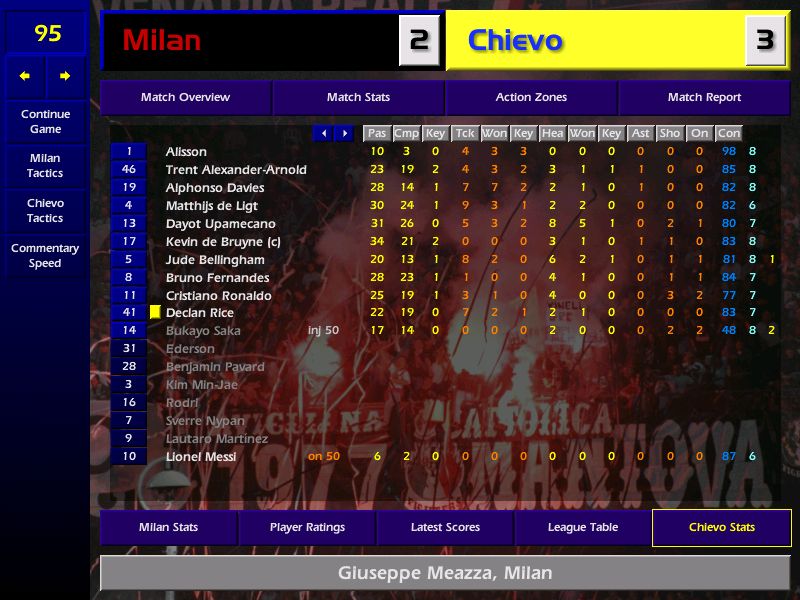This screenshot has width=800, height=600.
Task: Show the Match Stats tab
Action: pyautogui.click(x=358, y=97)
